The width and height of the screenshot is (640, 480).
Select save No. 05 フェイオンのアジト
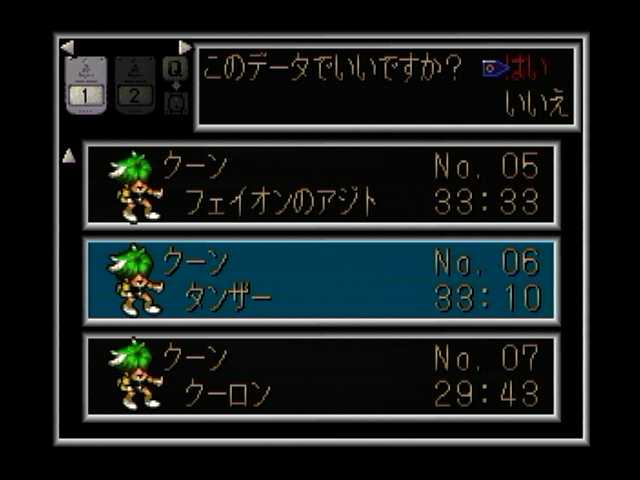(321, 185)
